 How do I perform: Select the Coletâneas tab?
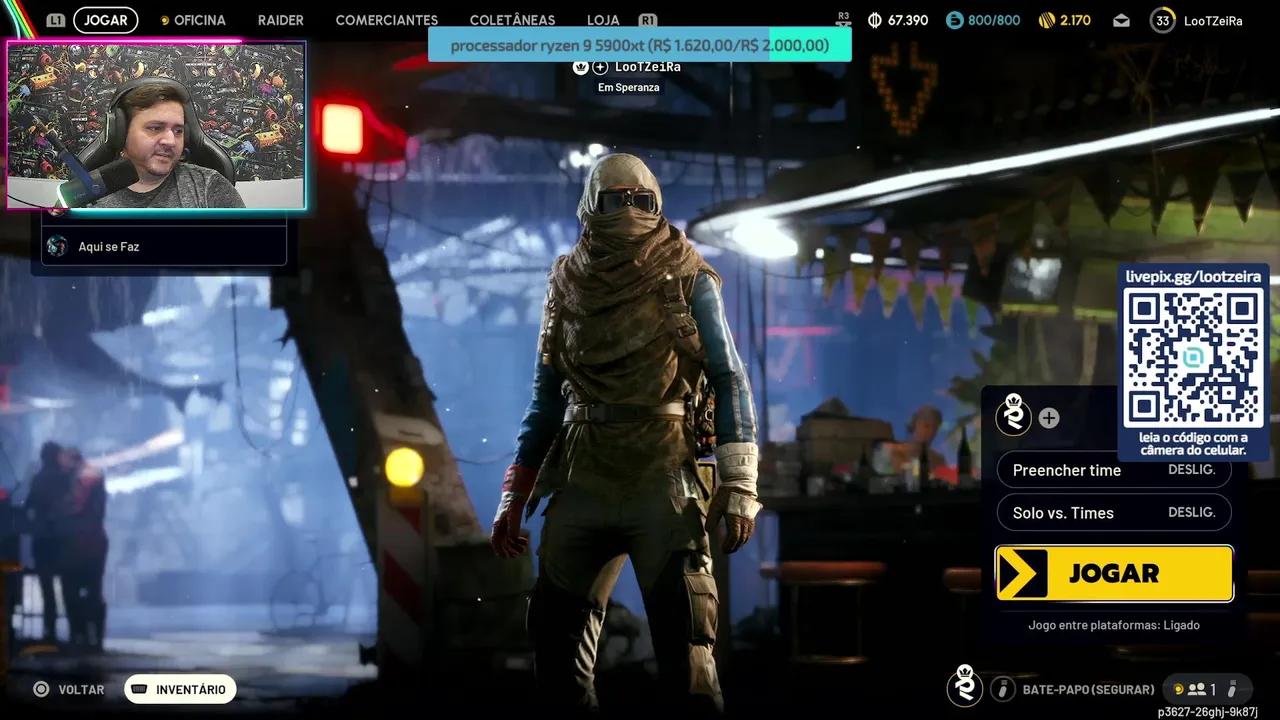512,20
